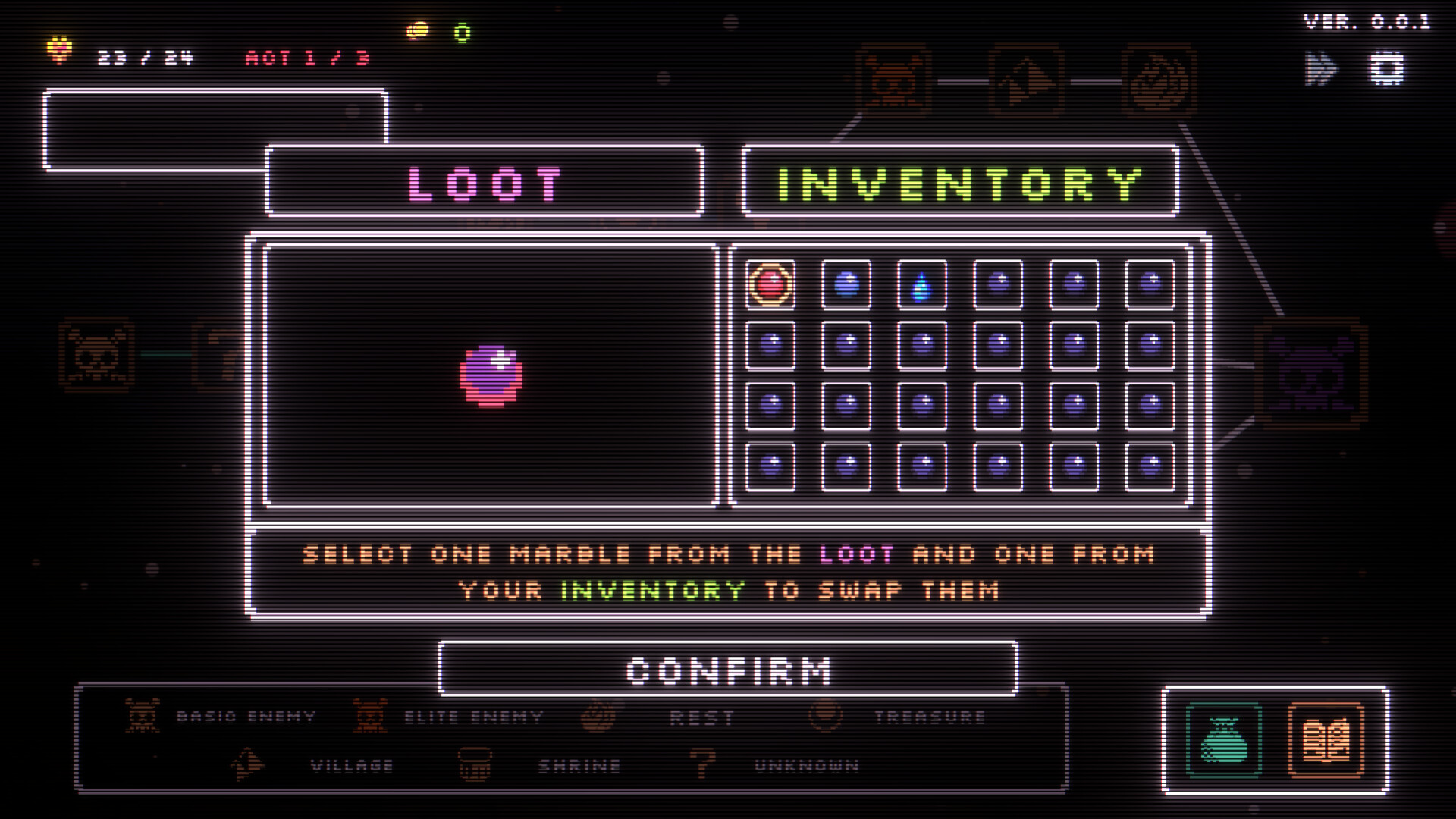Image resolution: width=1456 pixels, height=819 pixels.
Task: Choose the red marble in inventory
Action: pyautogui.click(x=770, y=285)
